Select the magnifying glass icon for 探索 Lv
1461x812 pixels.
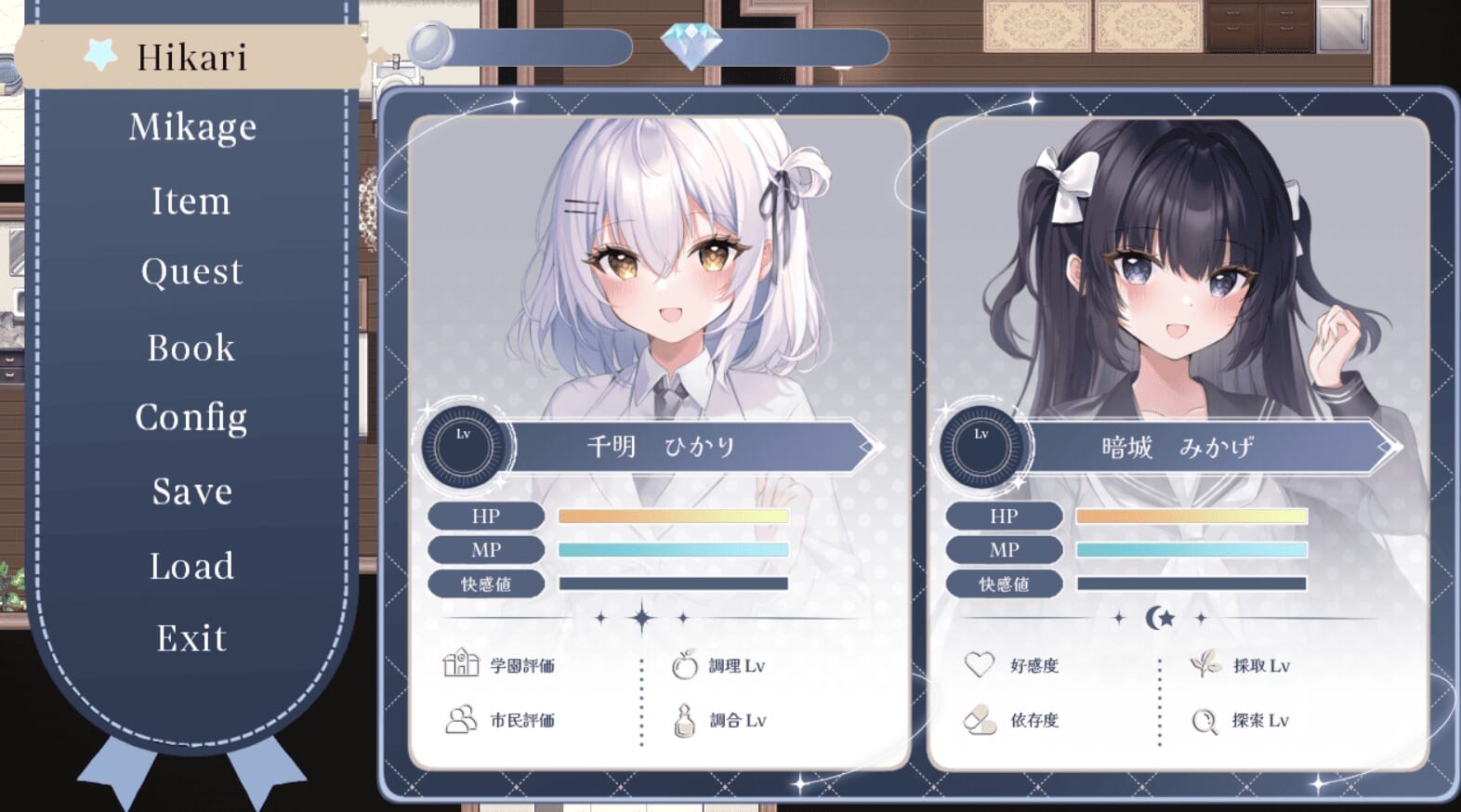[1204, 719]
